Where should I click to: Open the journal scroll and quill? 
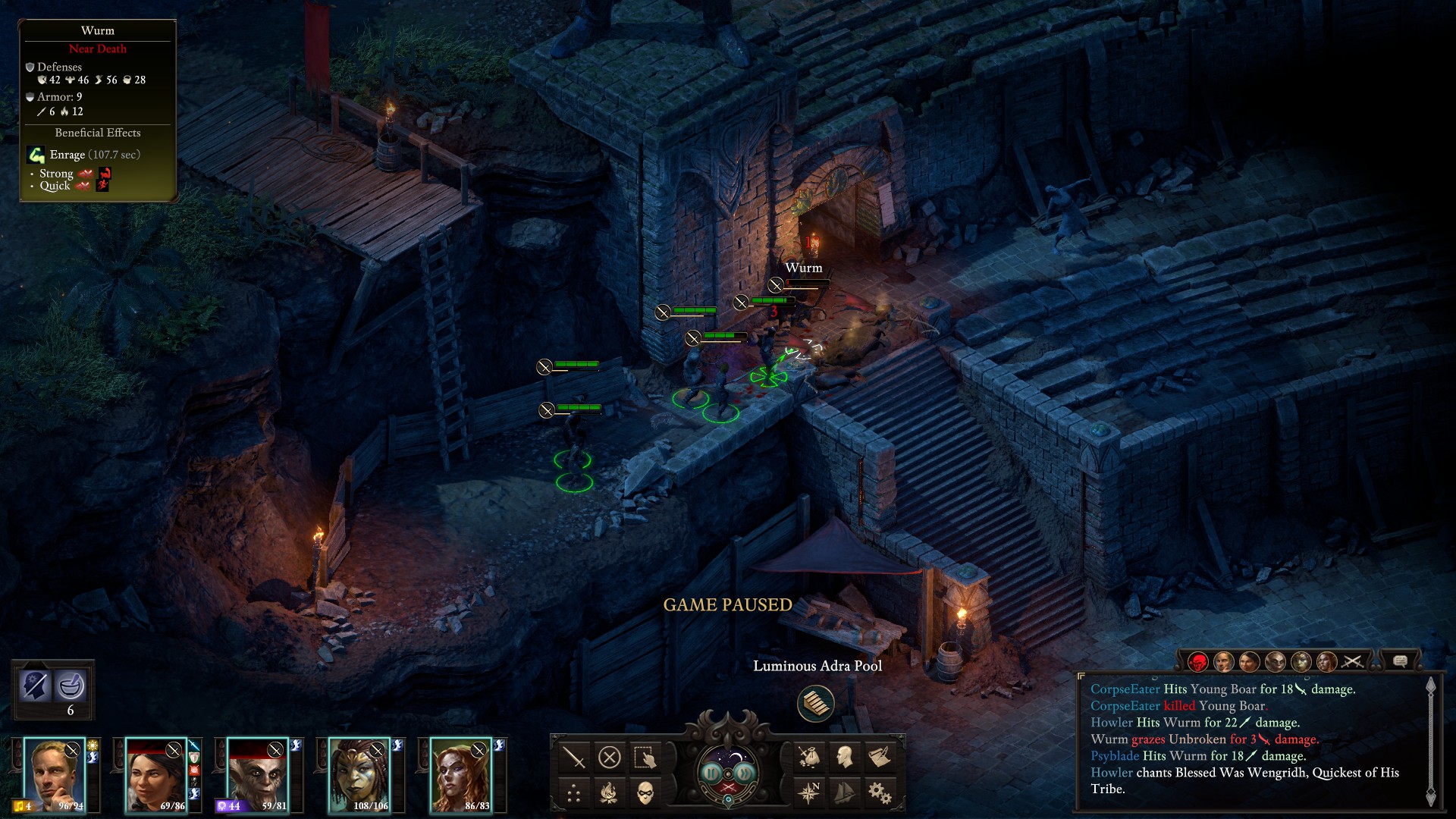point(880,757)
